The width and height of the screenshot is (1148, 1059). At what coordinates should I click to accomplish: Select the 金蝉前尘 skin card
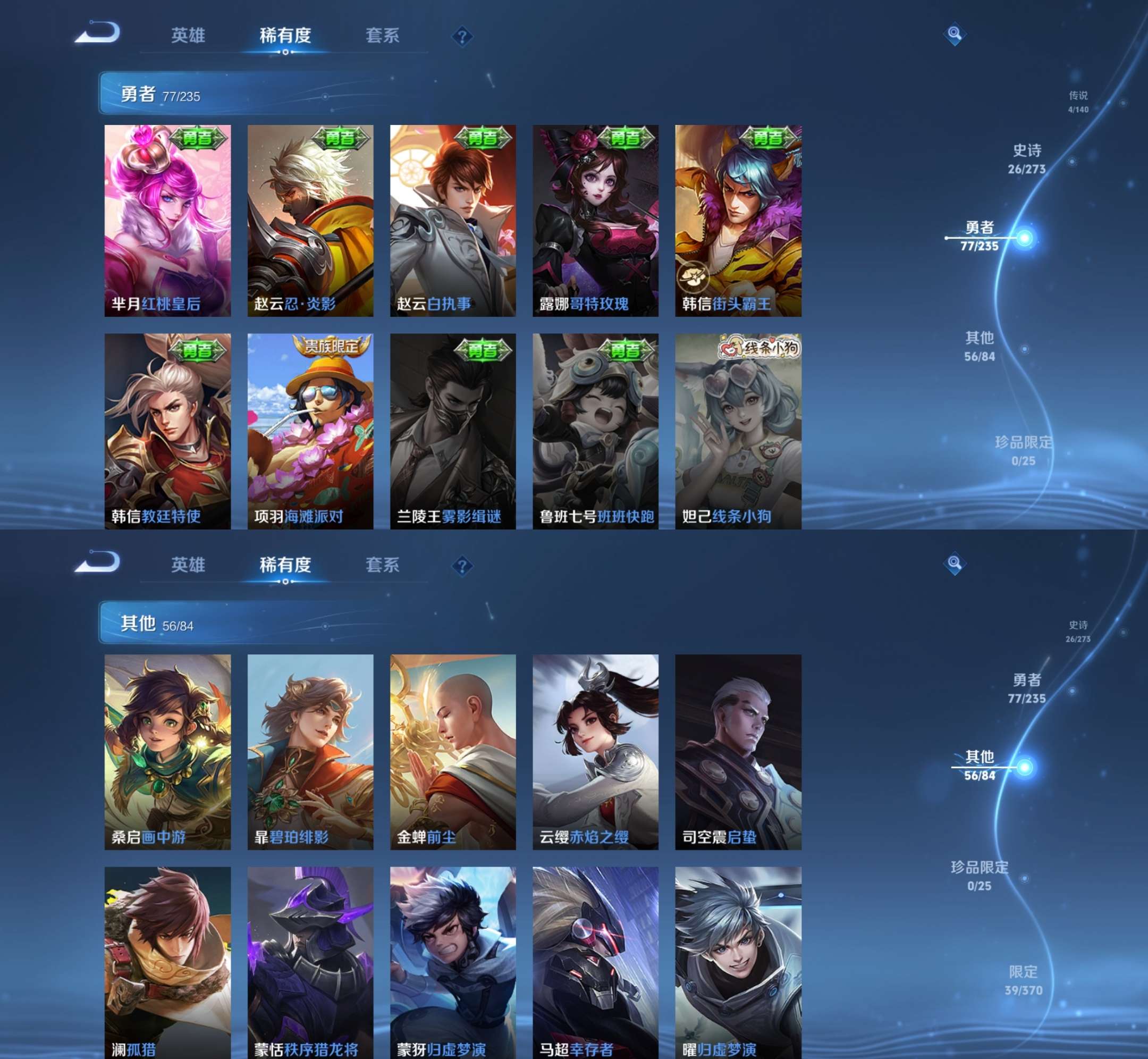[x=452, y=751]
